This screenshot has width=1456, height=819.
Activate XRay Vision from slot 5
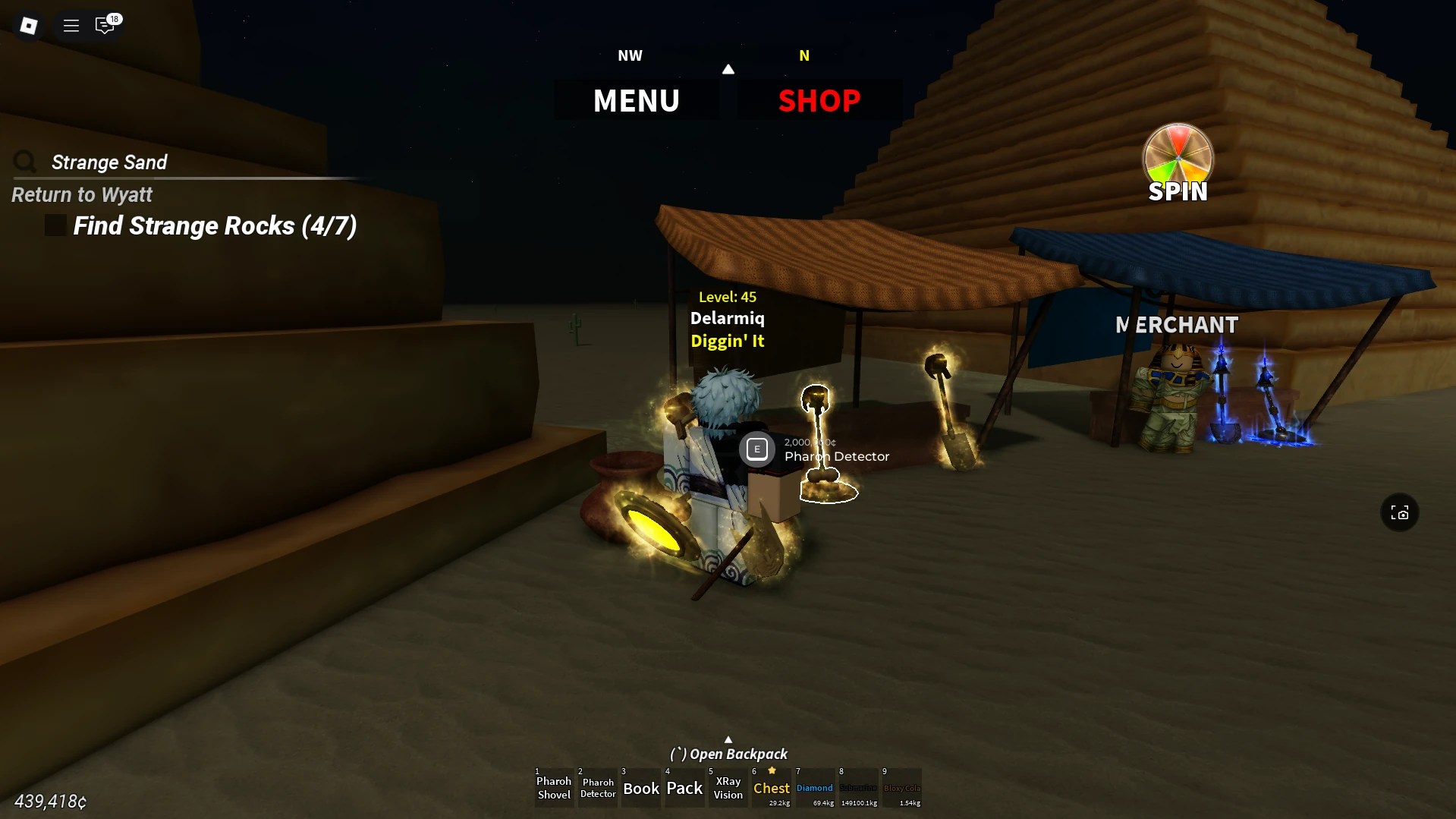728,789
